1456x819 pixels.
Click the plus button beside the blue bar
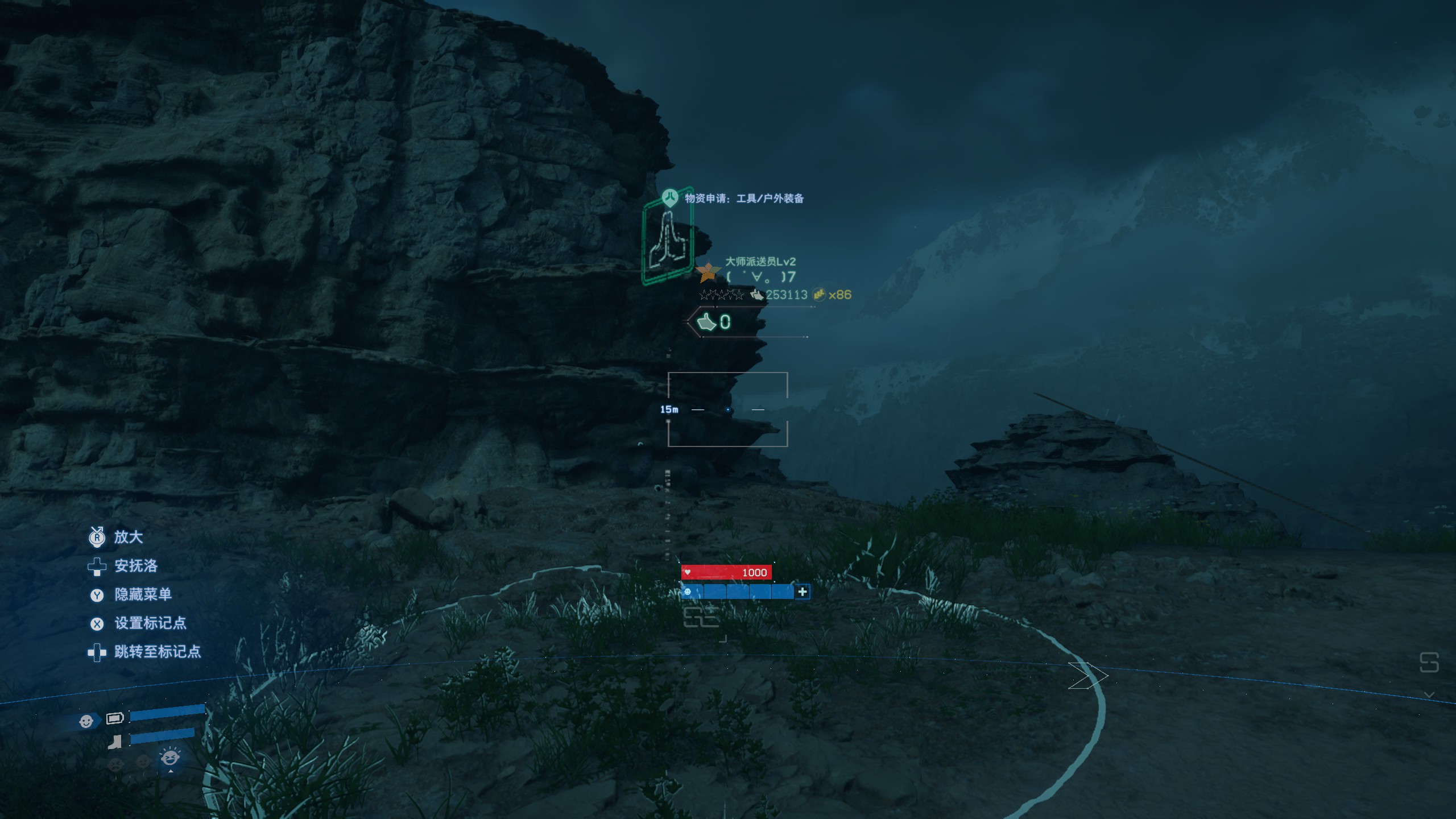tap(802, 592)
